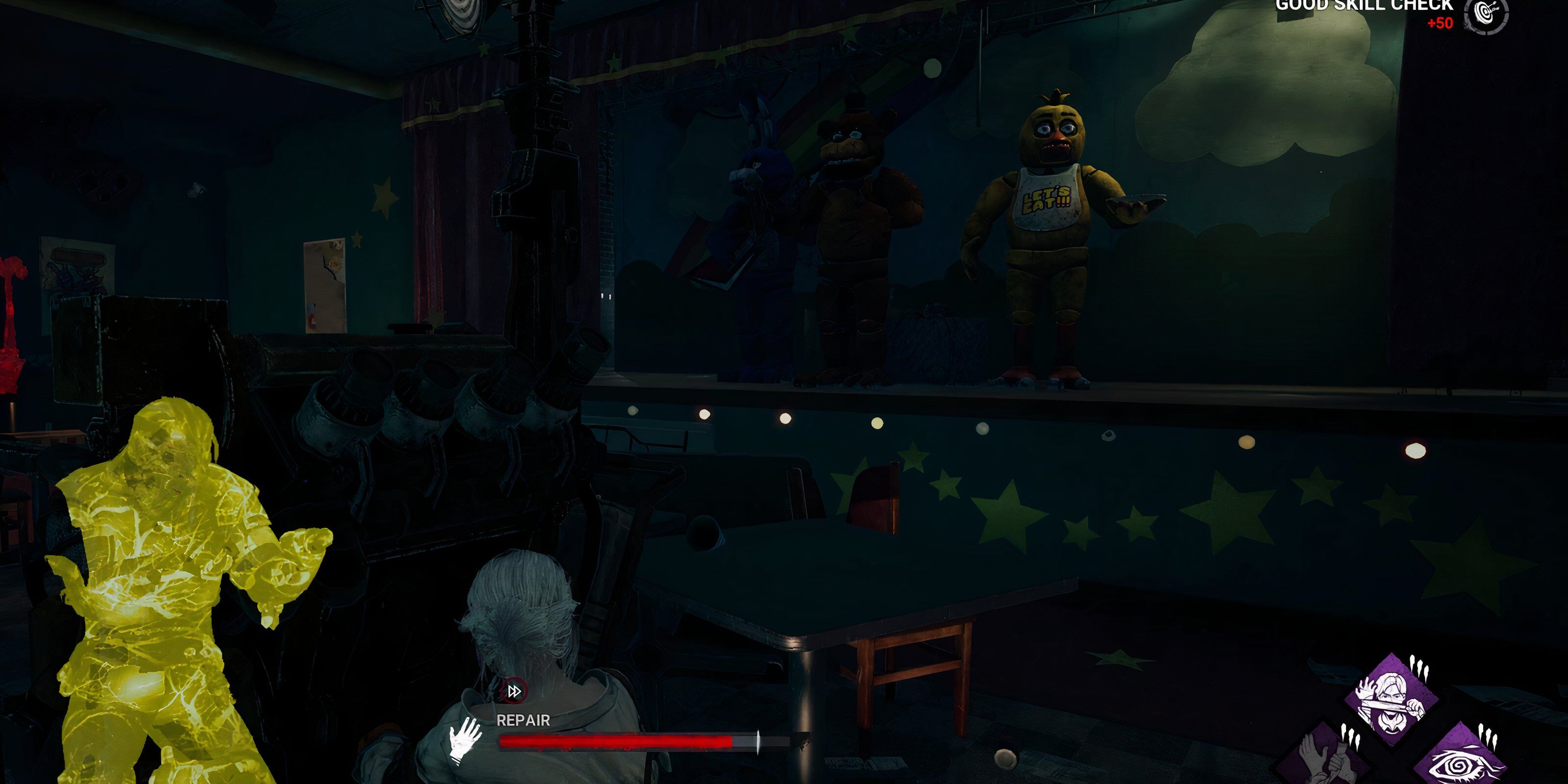Screen dimensions: 1568x784
Task: Click the white hand Repair icon
Action: [465, 740]
